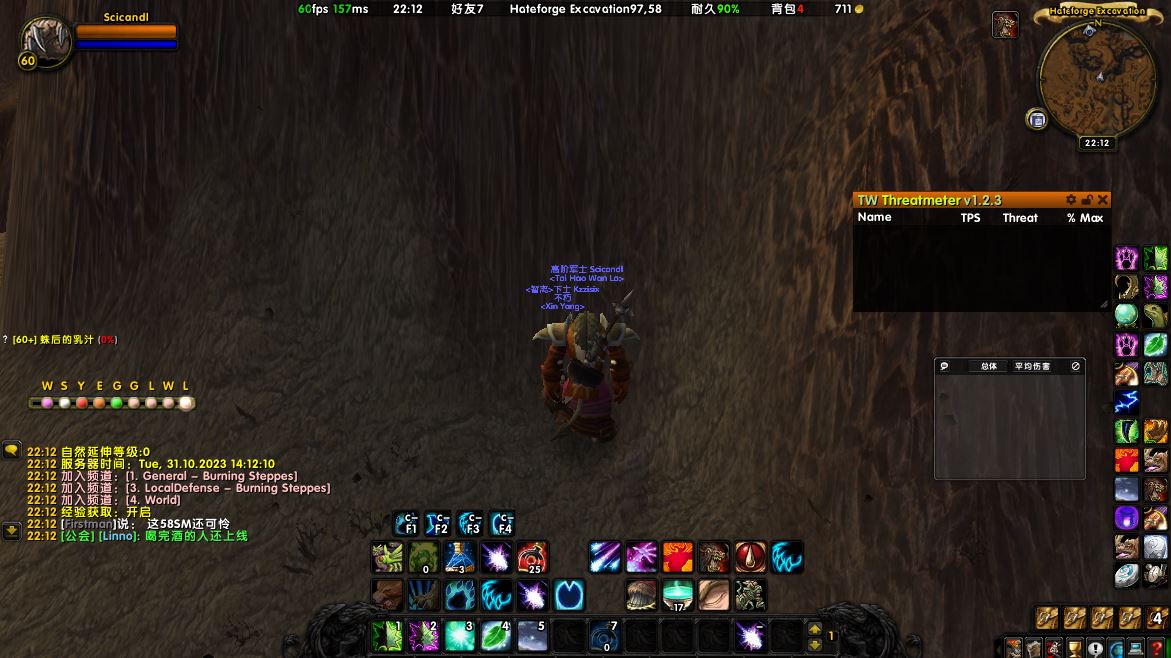Toggle the Threatmeter padlock icon
1171x658 pixels.
coord(1087,200)
